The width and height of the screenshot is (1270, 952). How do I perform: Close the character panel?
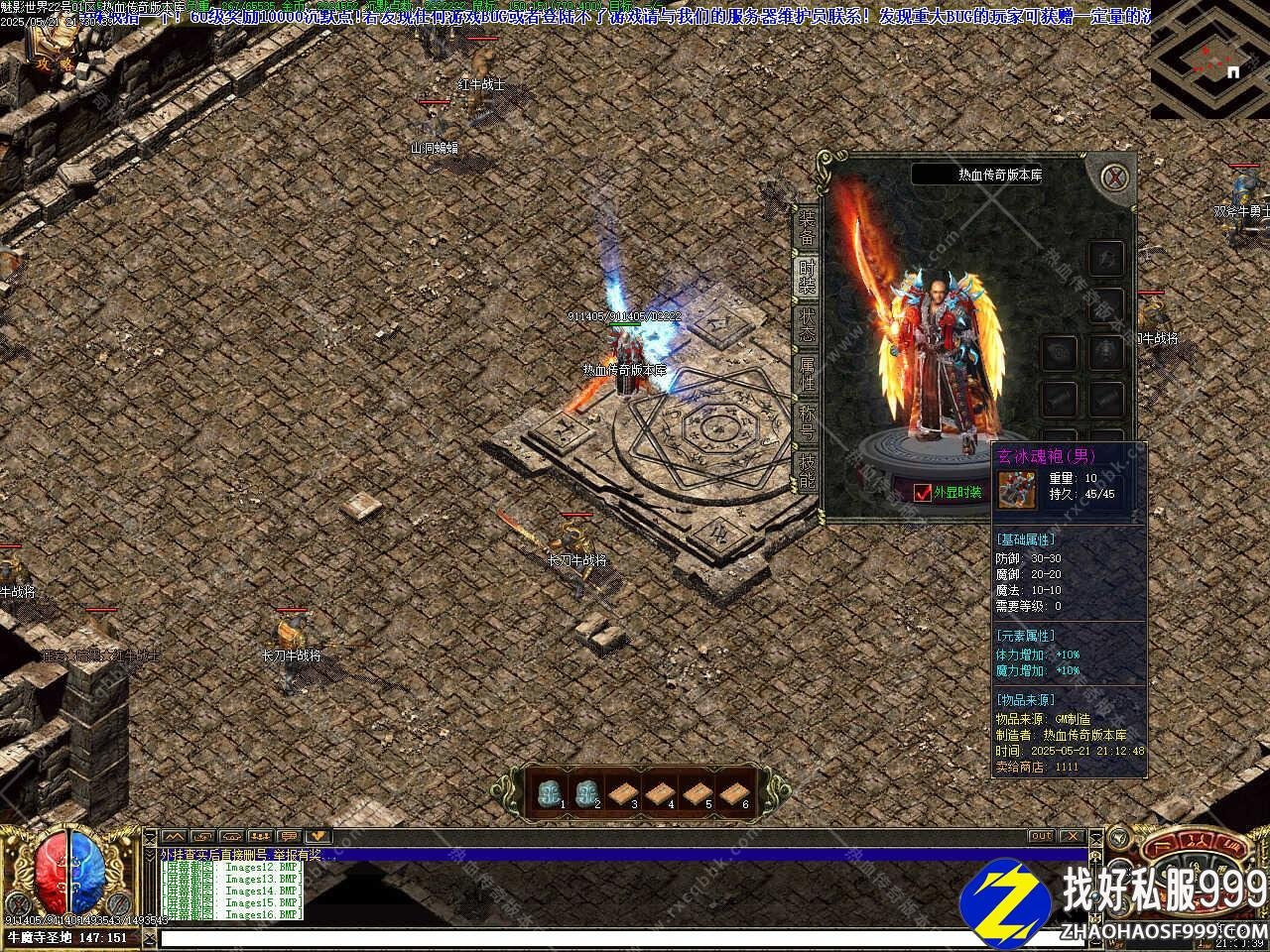[1116, 178]
